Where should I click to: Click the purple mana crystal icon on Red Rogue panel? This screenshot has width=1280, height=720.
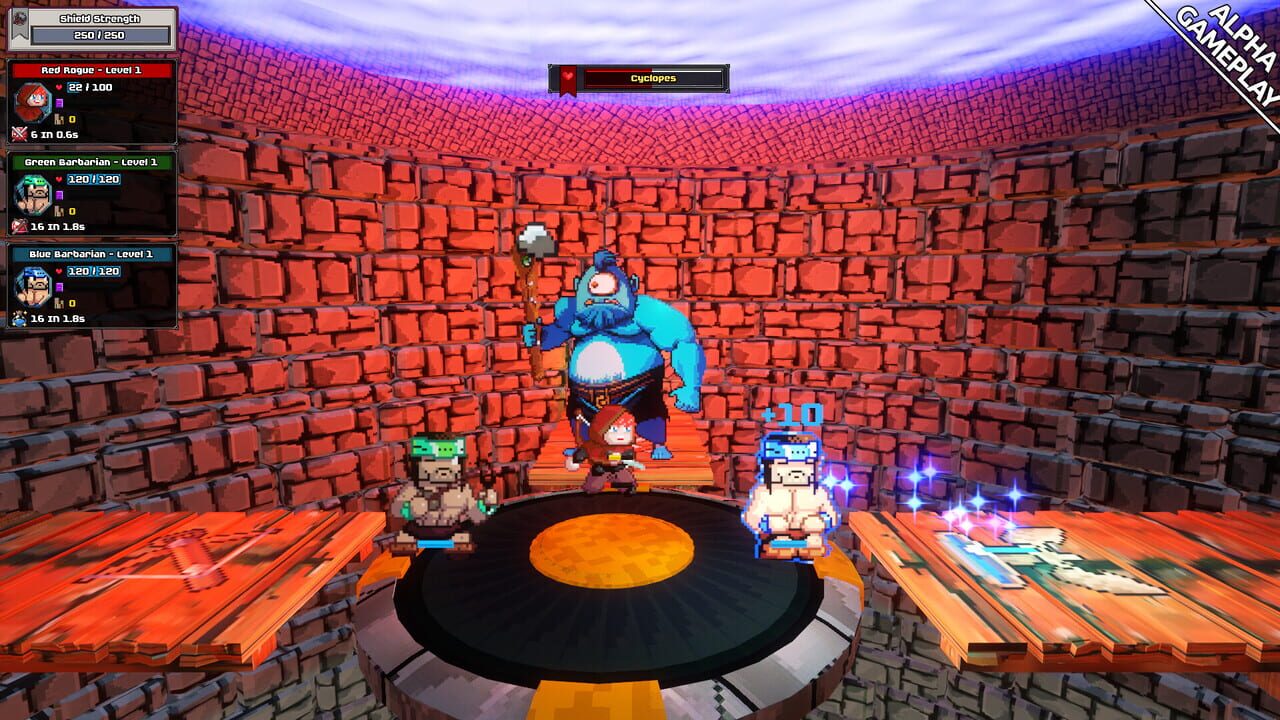point(61,101)
